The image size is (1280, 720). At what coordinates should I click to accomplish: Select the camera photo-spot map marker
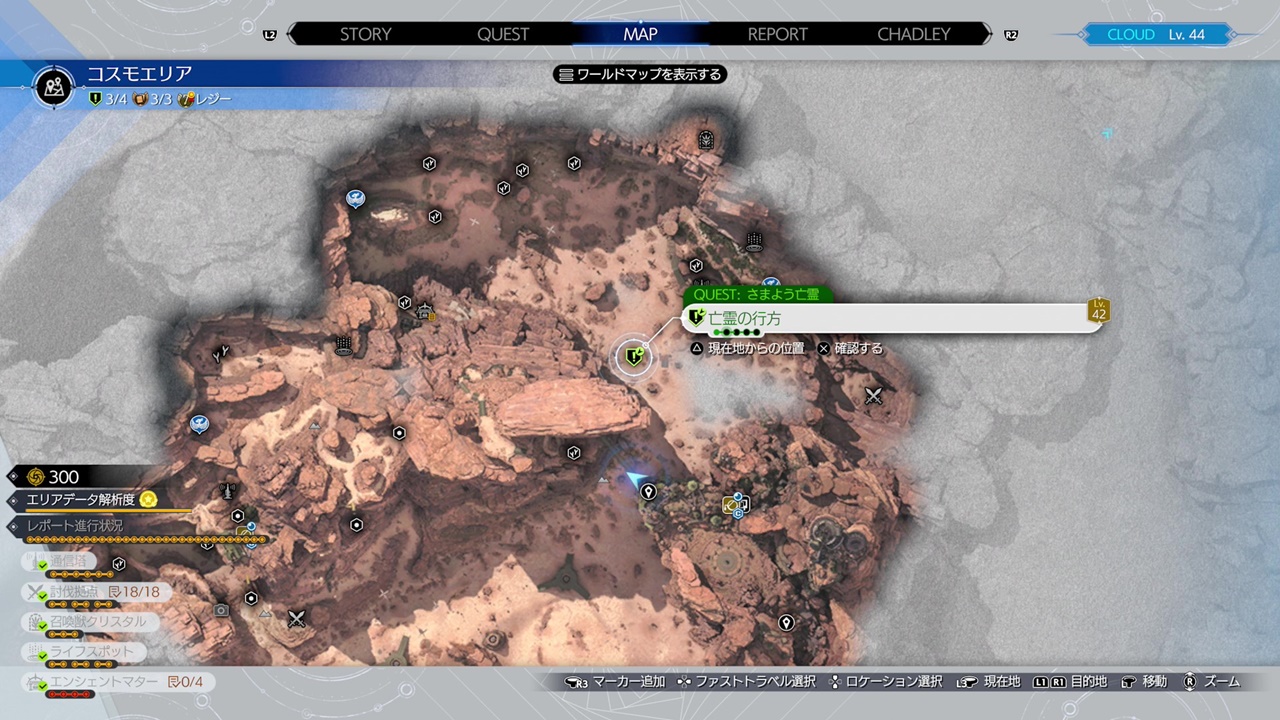tap(221, 610)
